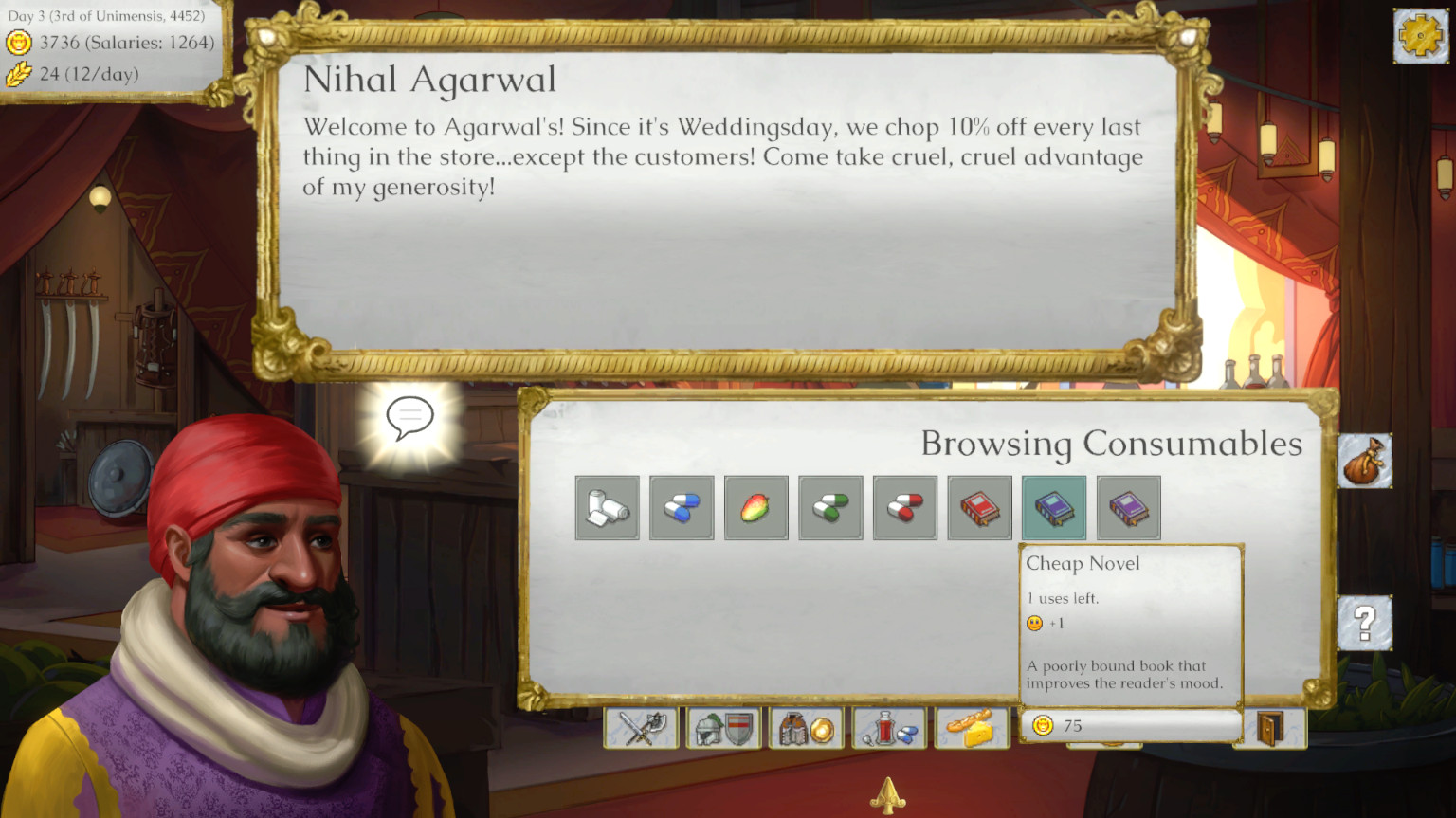The height and width of the screenshot is (818, 1456).
Task: Choose the green pills consumable
Action: click(x=830, y=508)
